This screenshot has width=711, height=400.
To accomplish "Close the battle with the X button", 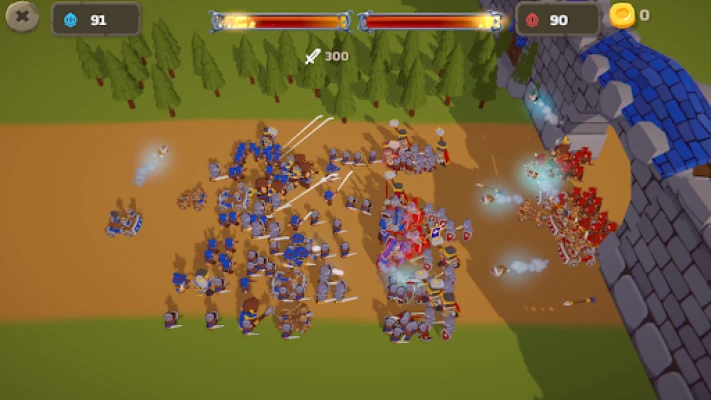I will 22,17.
